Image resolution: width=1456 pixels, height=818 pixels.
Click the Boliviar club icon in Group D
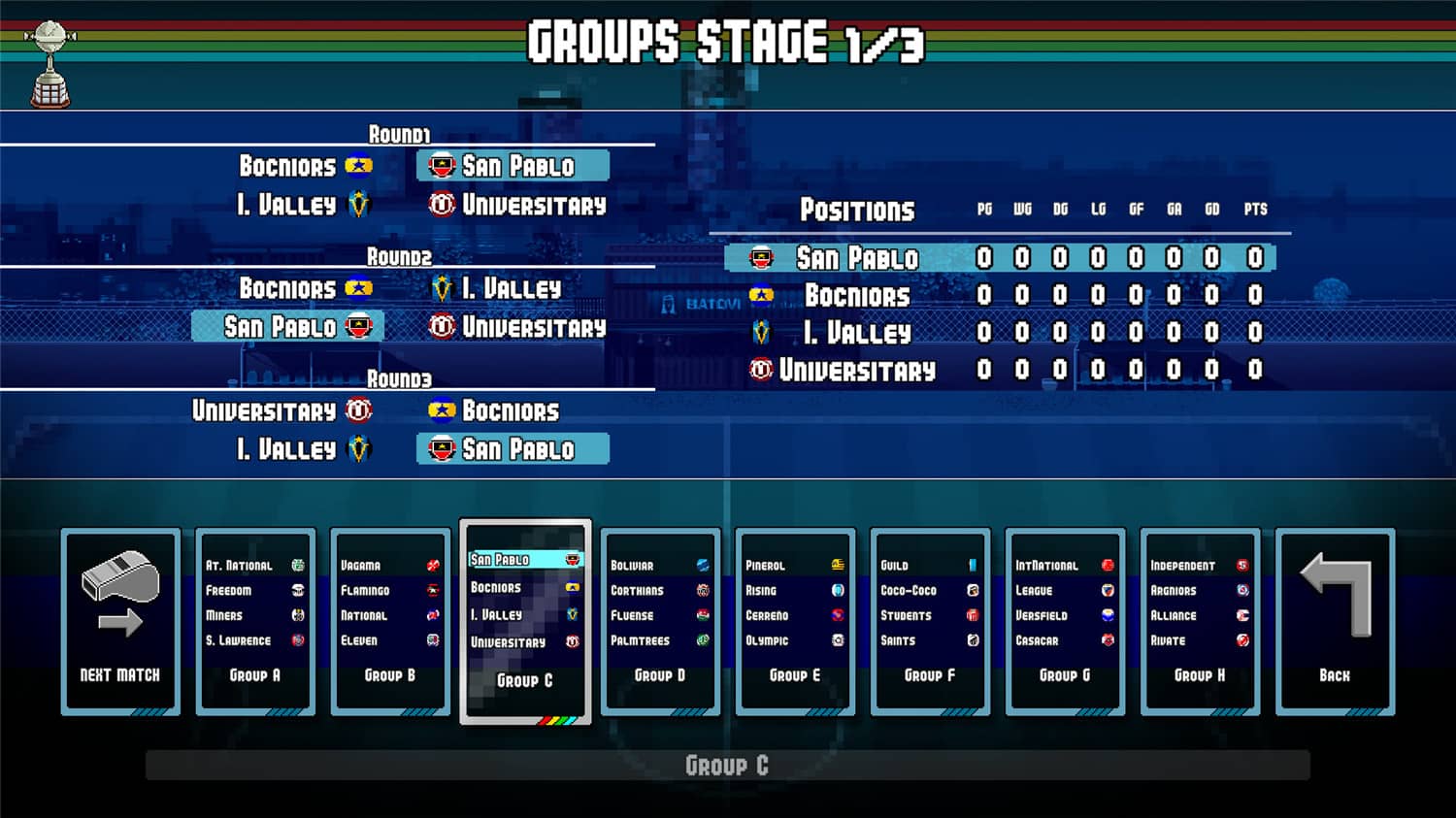pyautogui.click(x=702, y=564)
